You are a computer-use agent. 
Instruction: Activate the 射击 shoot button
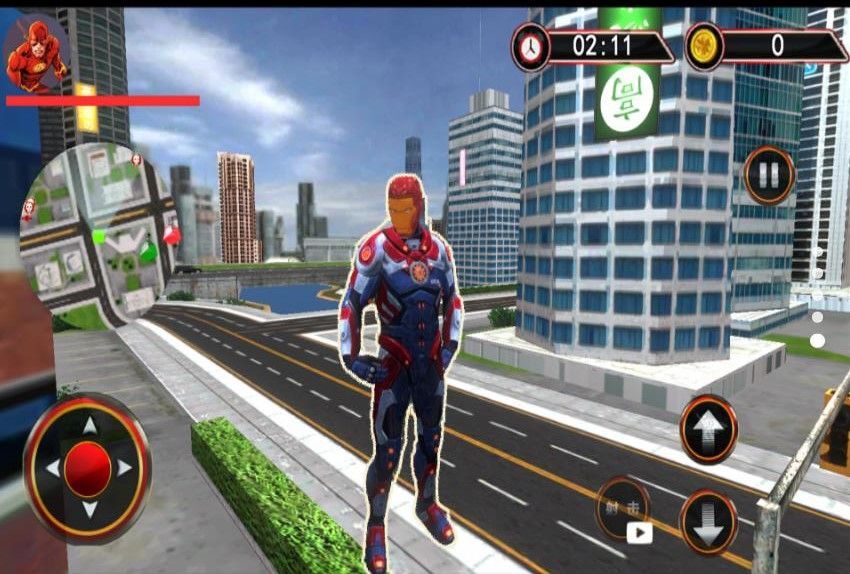tap(622, 506)
